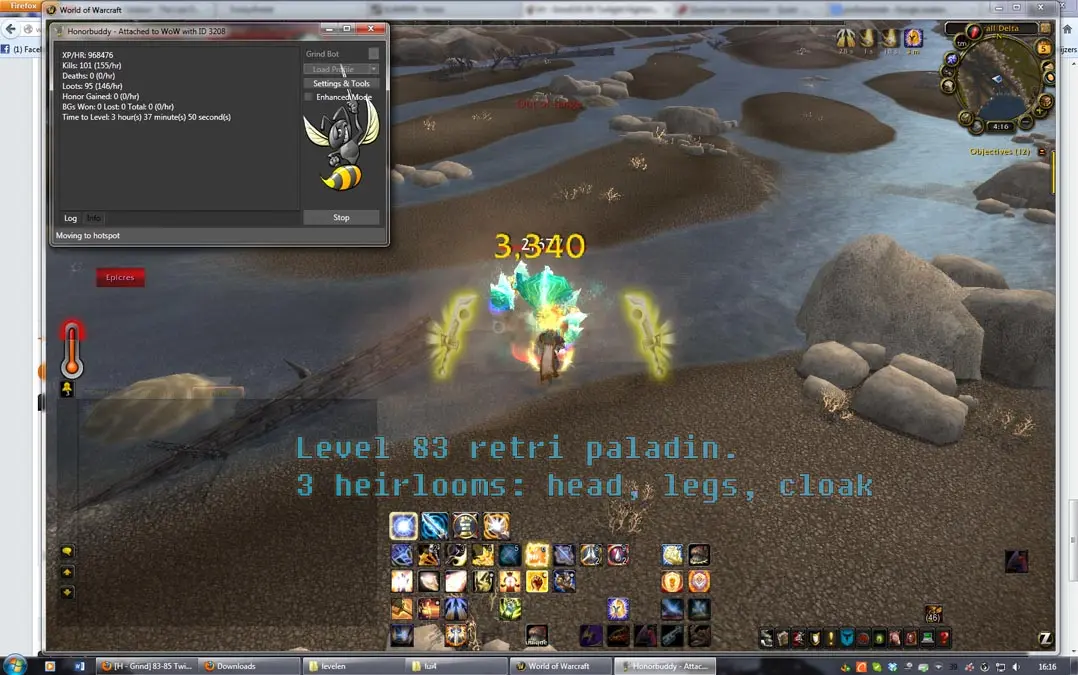Switch to the Log tab
Viewport: 1078px width, 675px height.
[70, 218]
